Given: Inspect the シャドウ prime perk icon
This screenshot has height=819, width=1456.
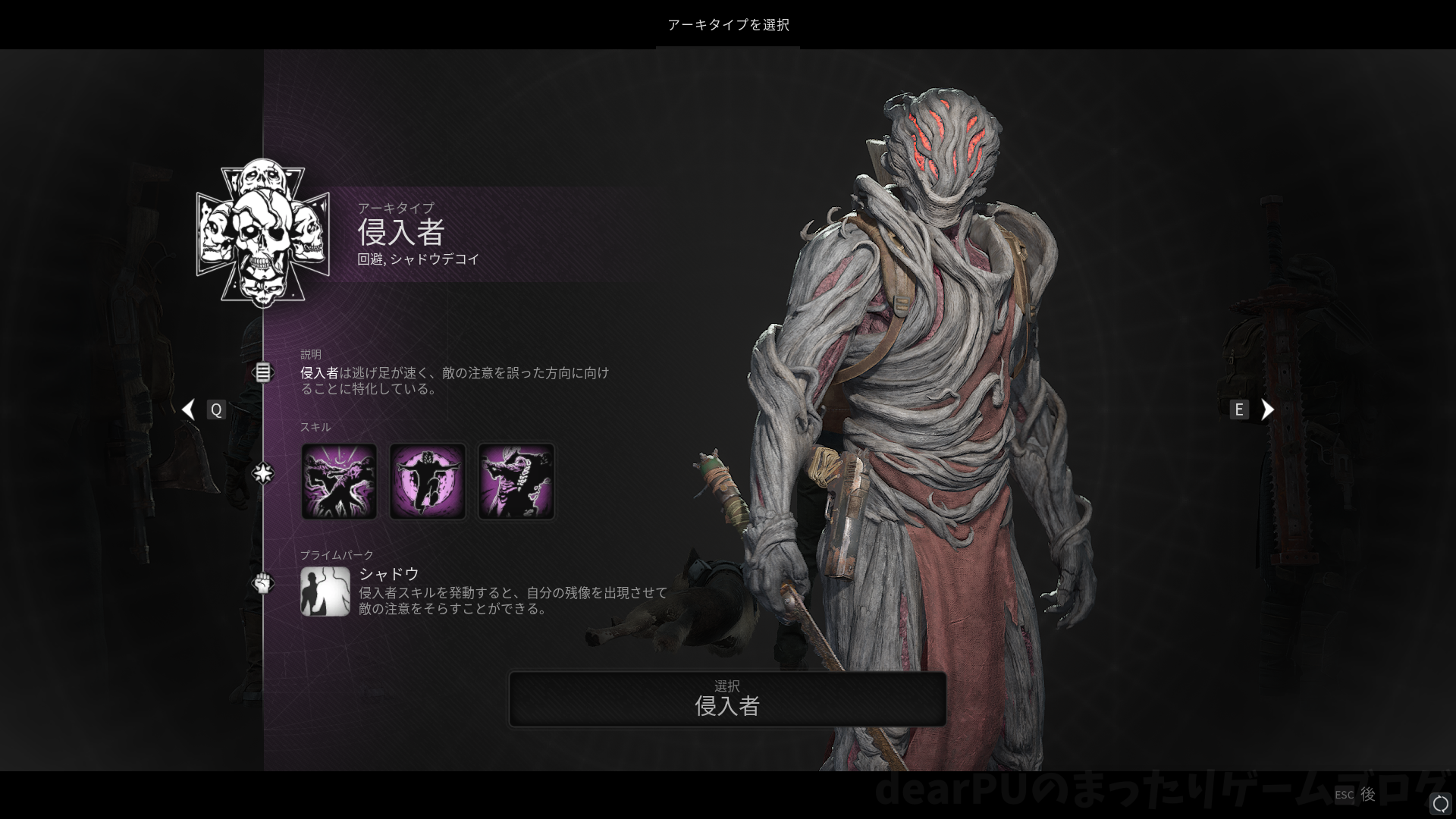Looking at the screenshot, I should tap(325, 591).
